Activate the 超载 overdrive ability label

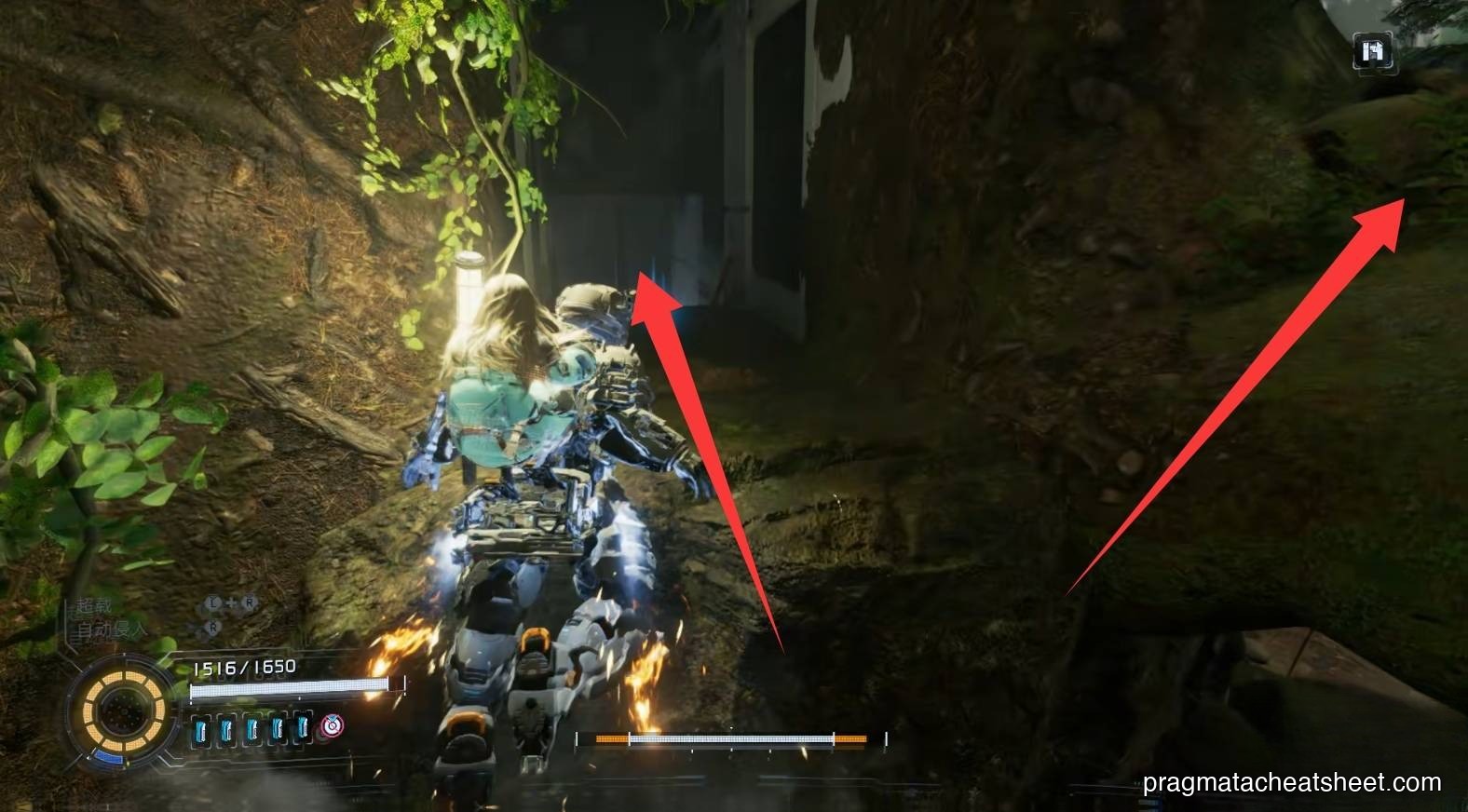pyautogui.click(x=94, y=607)
